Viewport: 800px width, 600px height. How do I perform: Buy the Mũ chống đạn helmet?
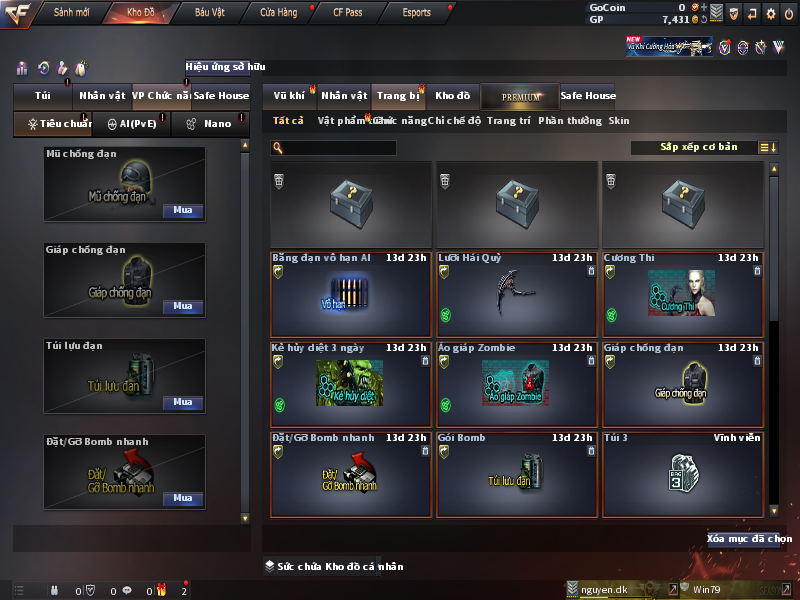pos(183,211)
